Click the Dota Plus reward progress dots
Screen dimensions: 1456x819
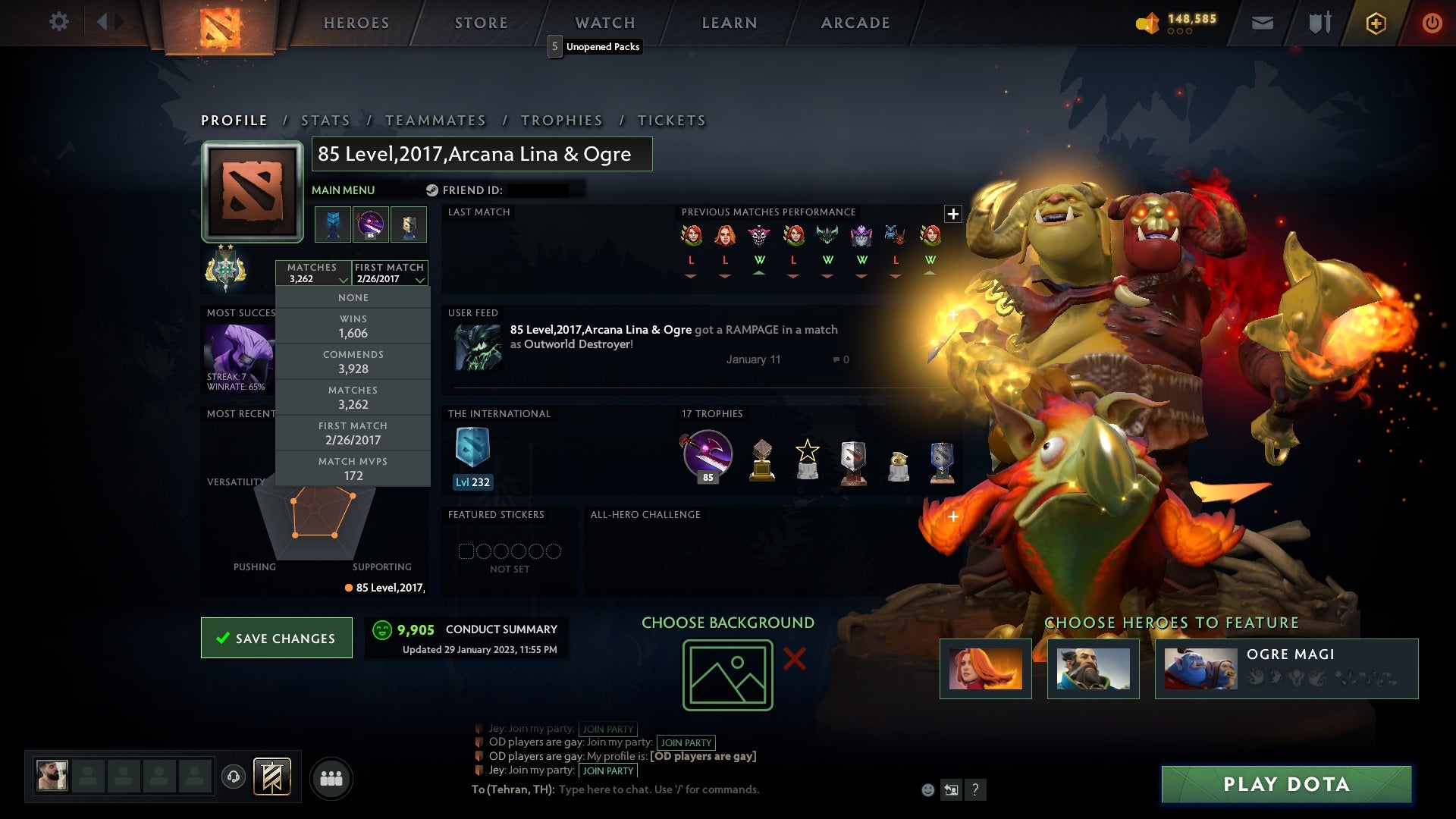(1179, 32)
